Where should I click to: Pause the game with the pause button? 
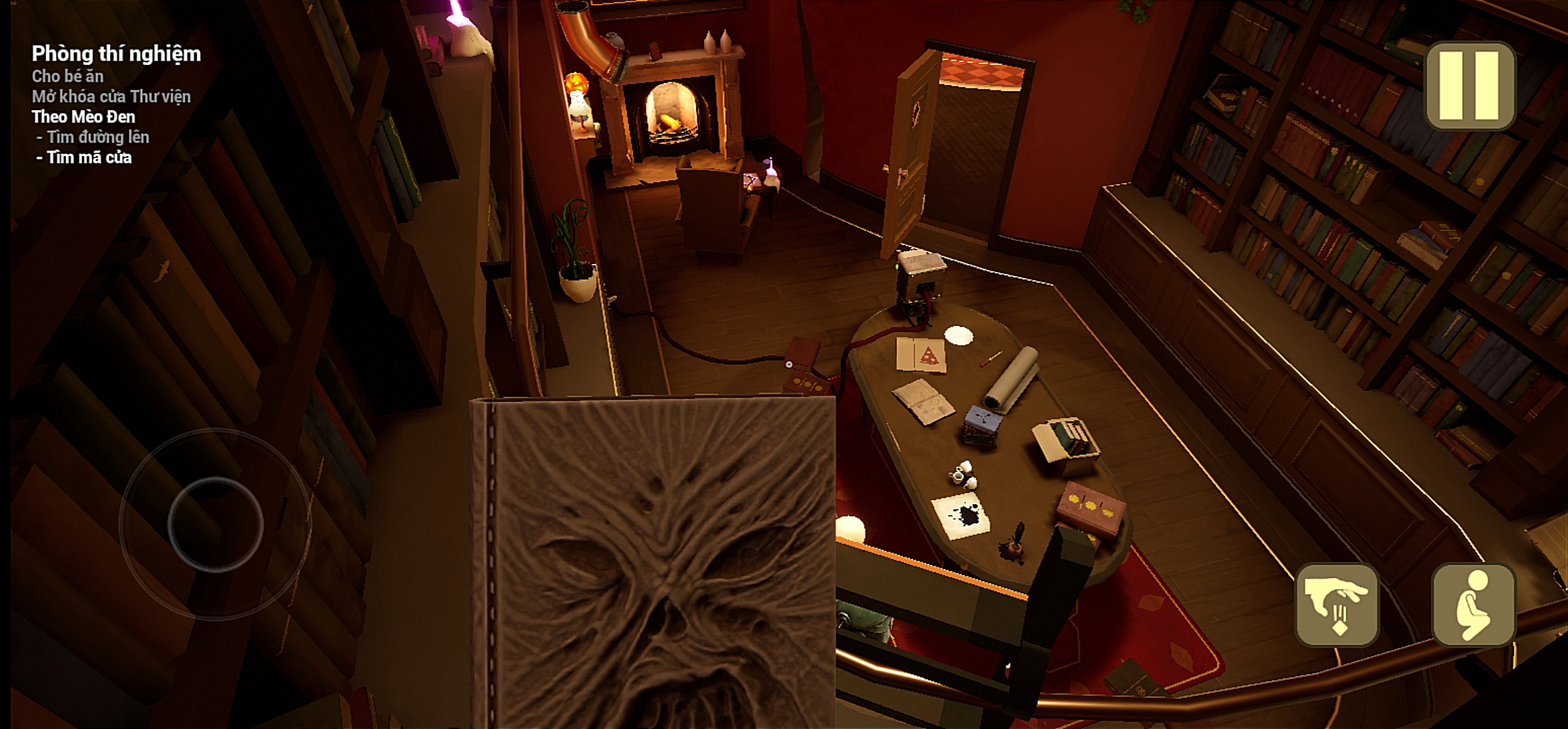pyautogui.click(x=1470, y=86)
